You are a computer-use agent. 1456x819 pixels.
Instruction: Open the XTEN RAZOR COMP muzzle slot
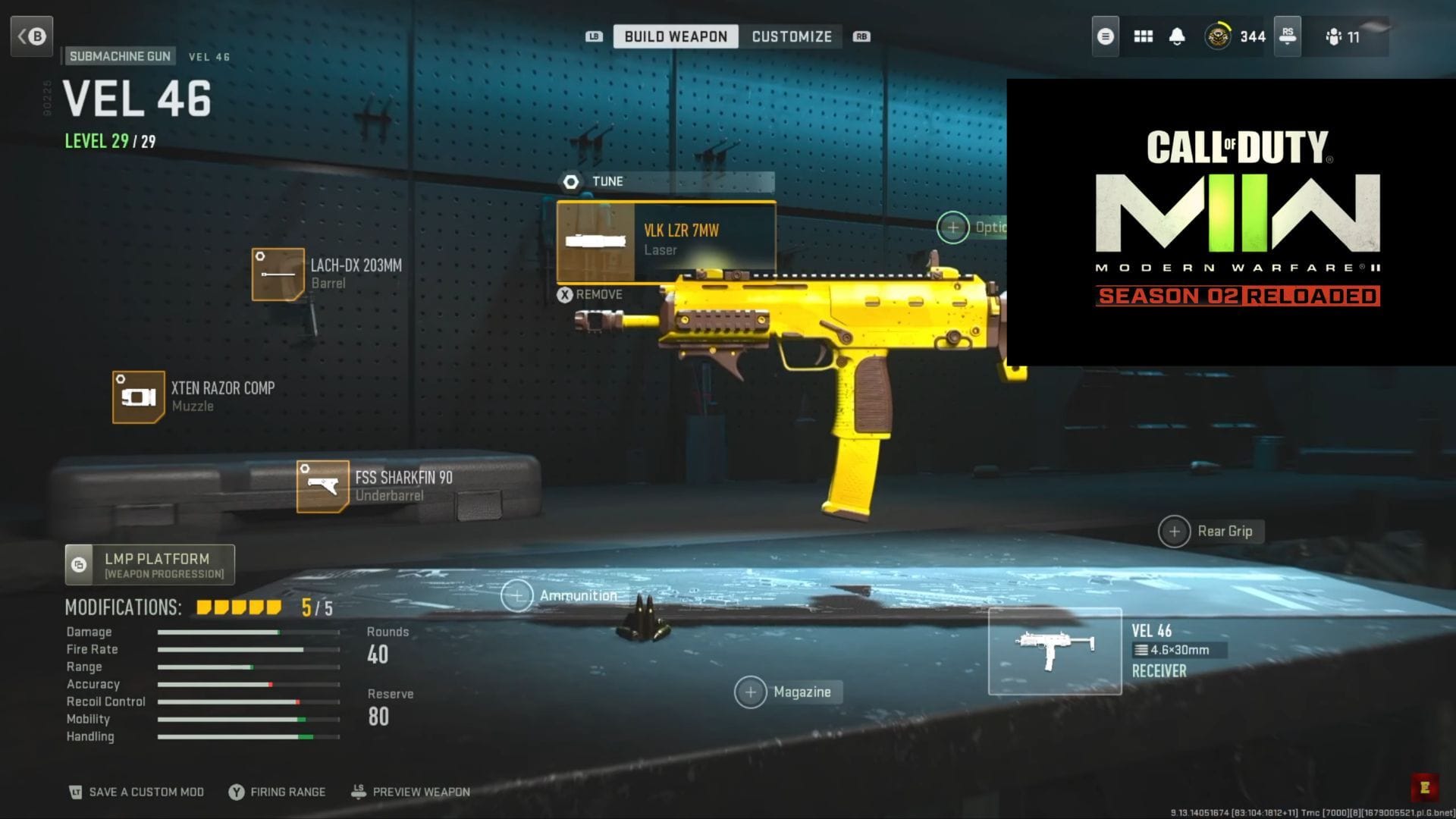pos(140,396)
